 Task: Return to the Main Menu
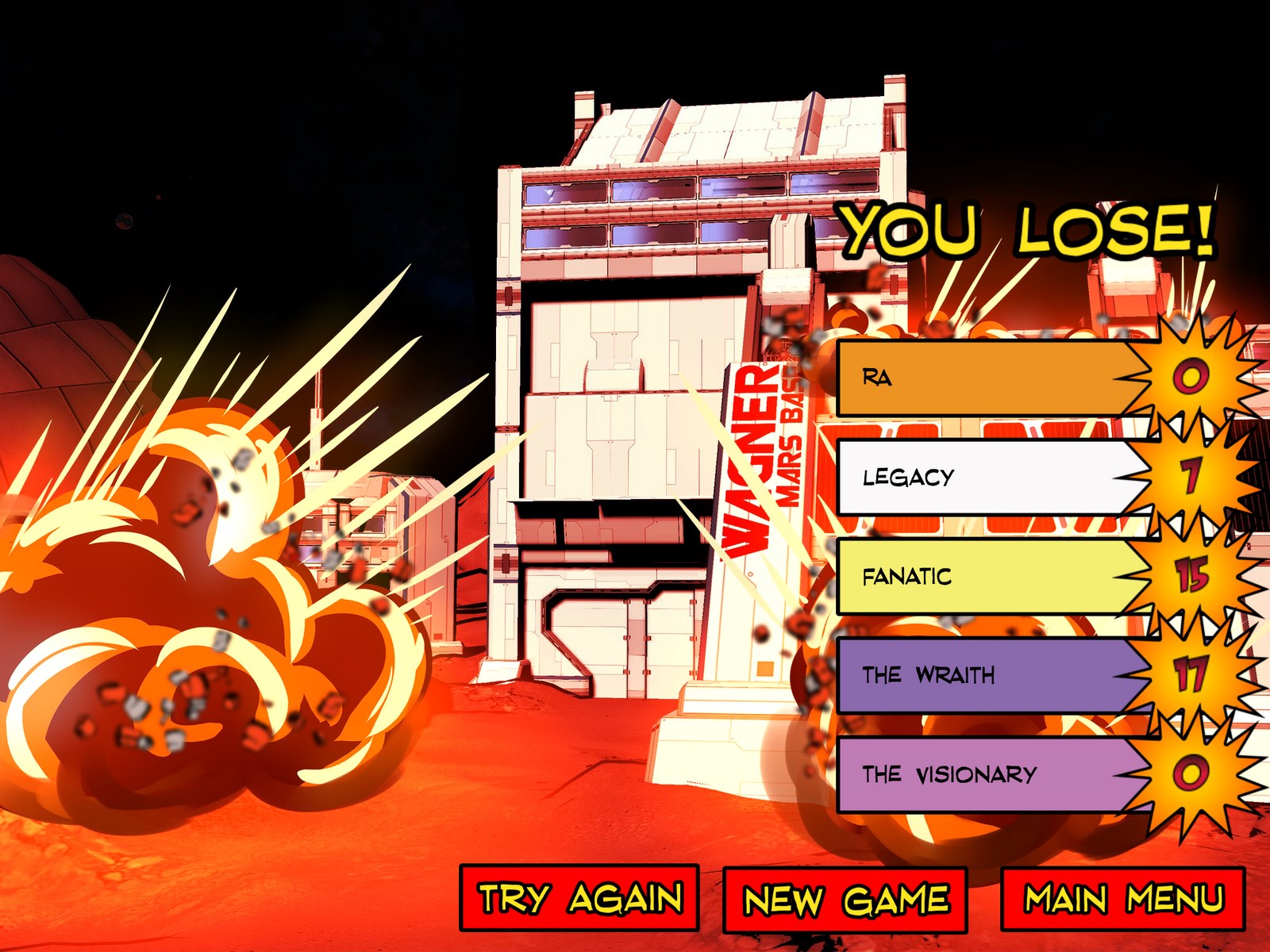pyautogui.click(x=1122, y=899)
